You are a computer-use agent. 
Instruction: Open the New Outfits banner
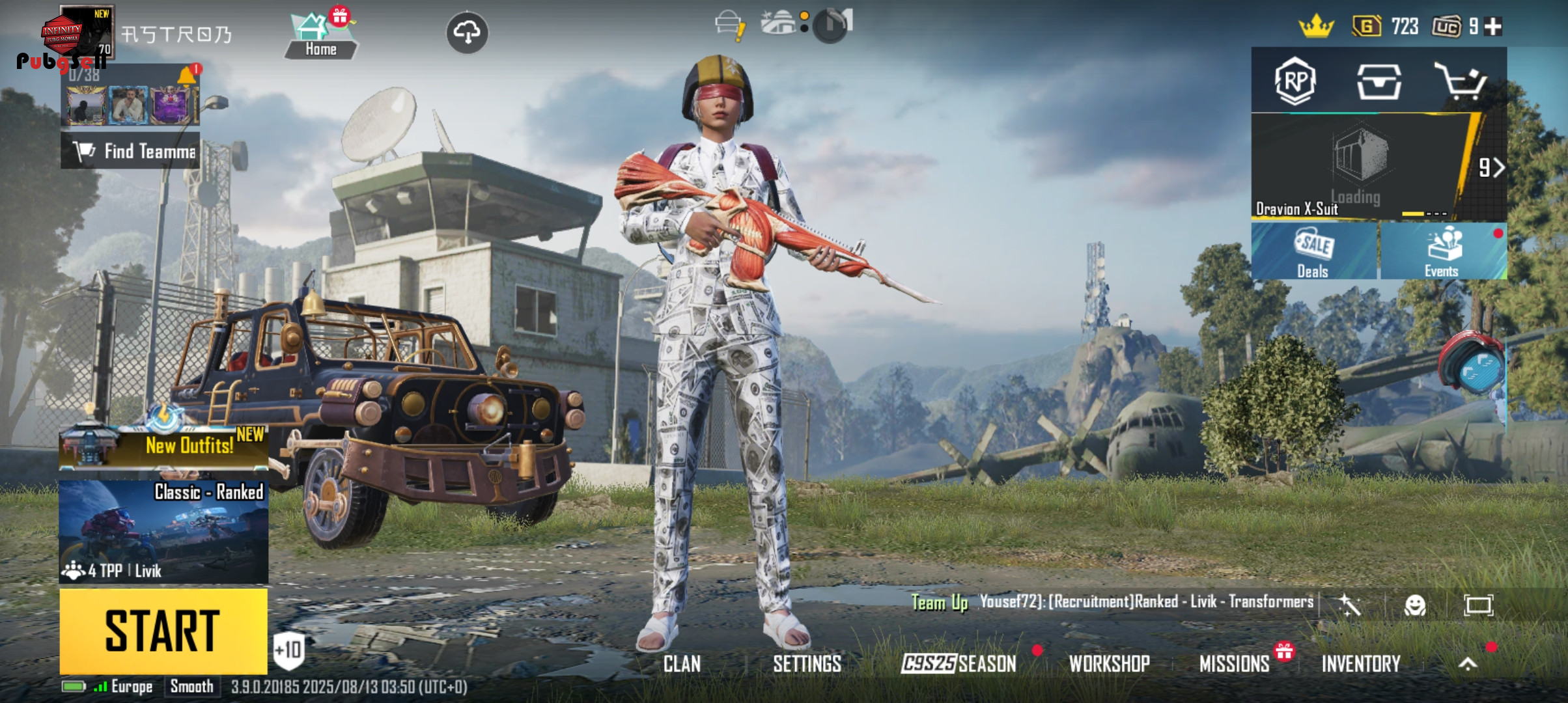(x=163, y=447)
